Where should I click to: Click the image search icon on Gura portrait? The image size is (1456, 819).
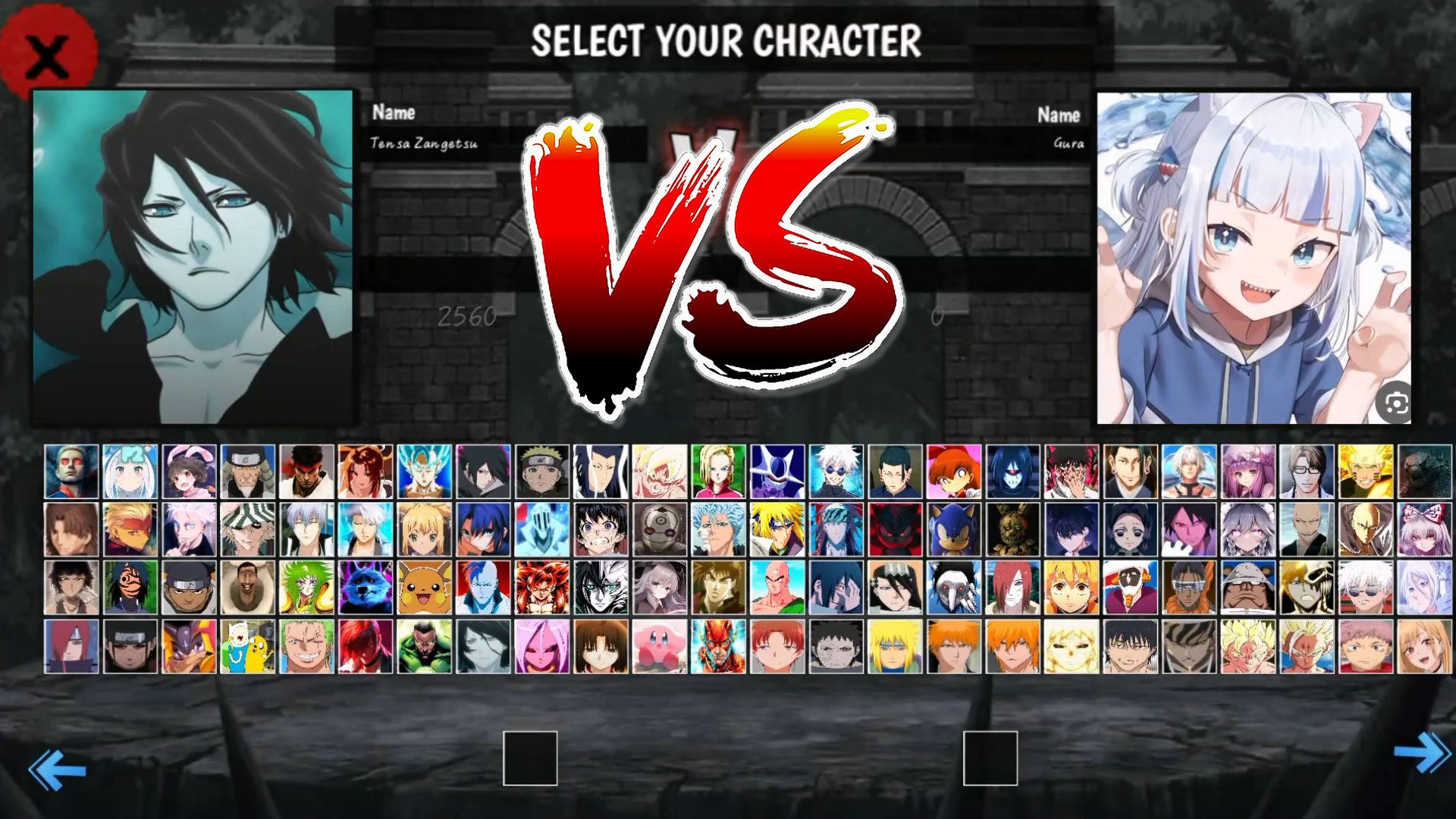1395,403
